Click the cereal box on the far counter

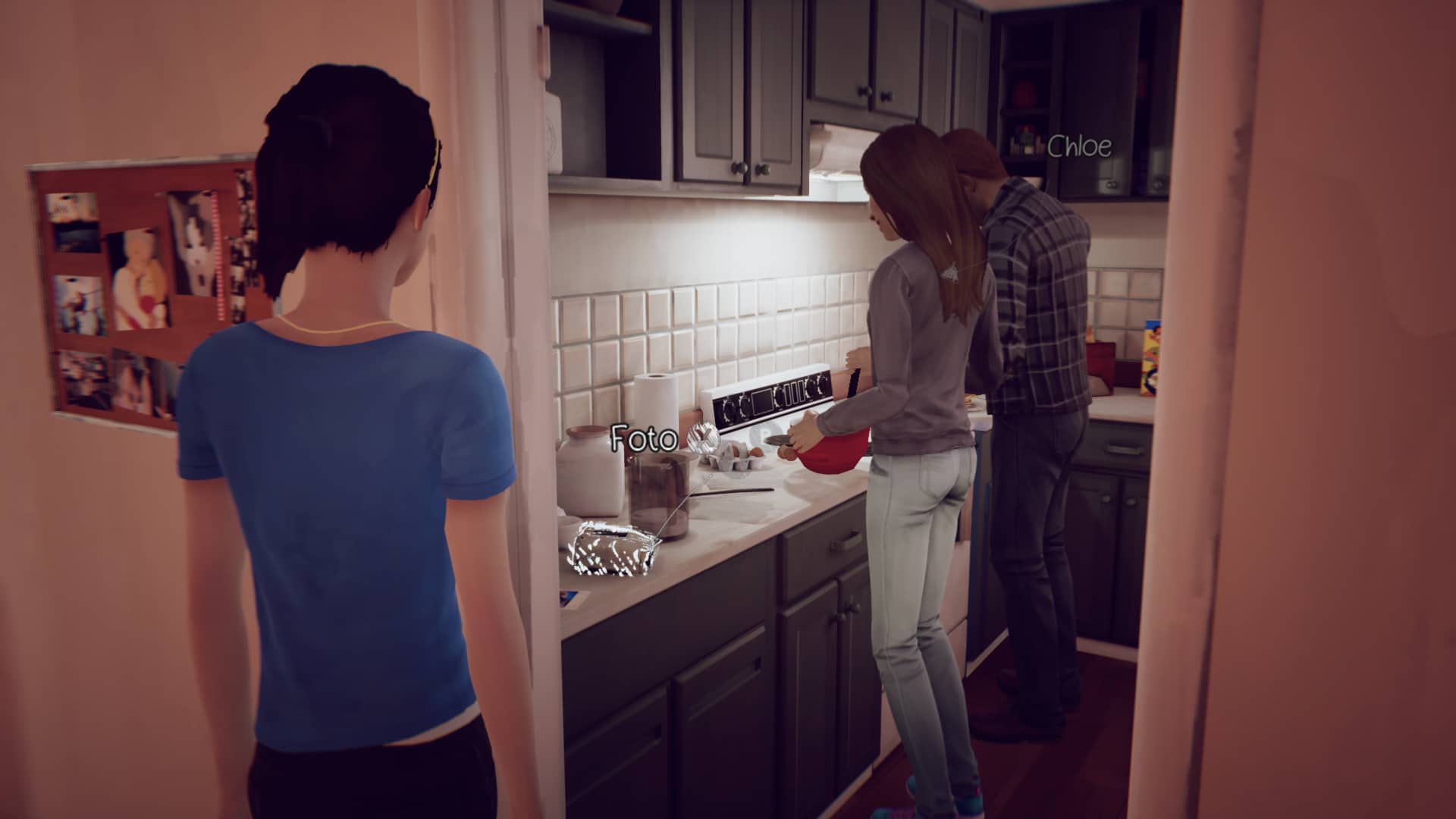tap(1150, 357)
